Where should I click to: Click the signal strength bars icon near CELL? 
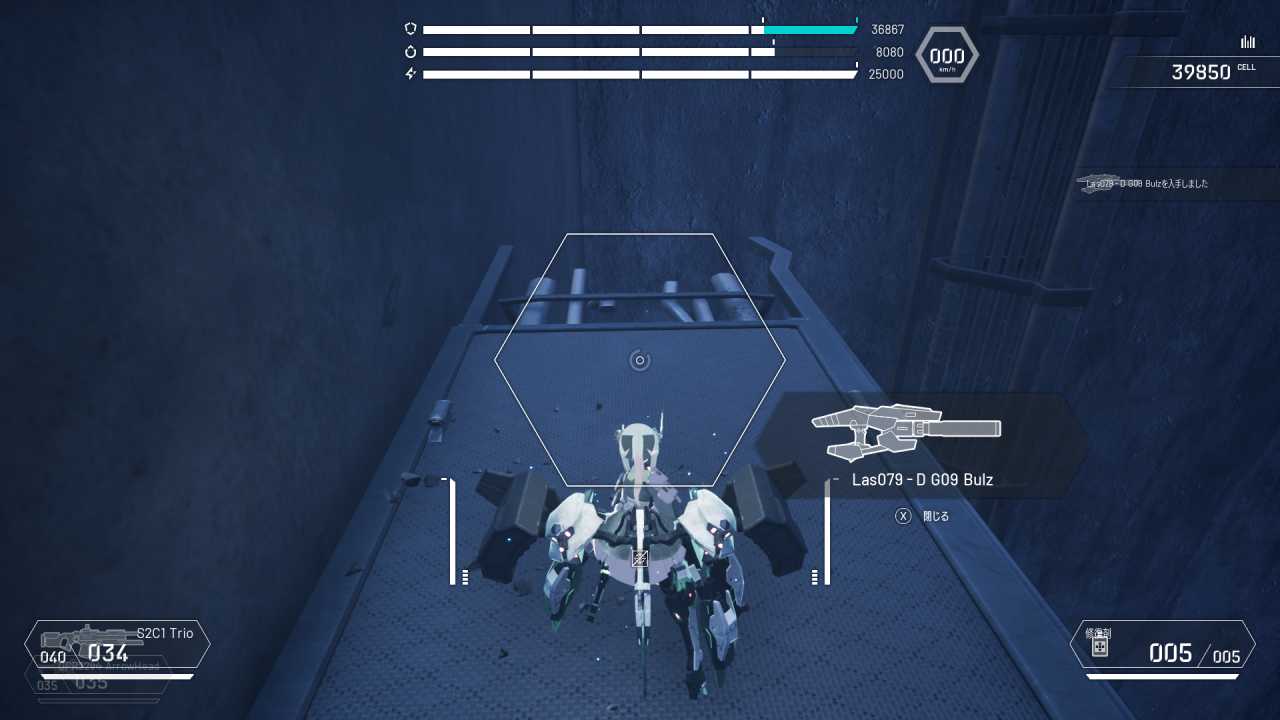1247,42
